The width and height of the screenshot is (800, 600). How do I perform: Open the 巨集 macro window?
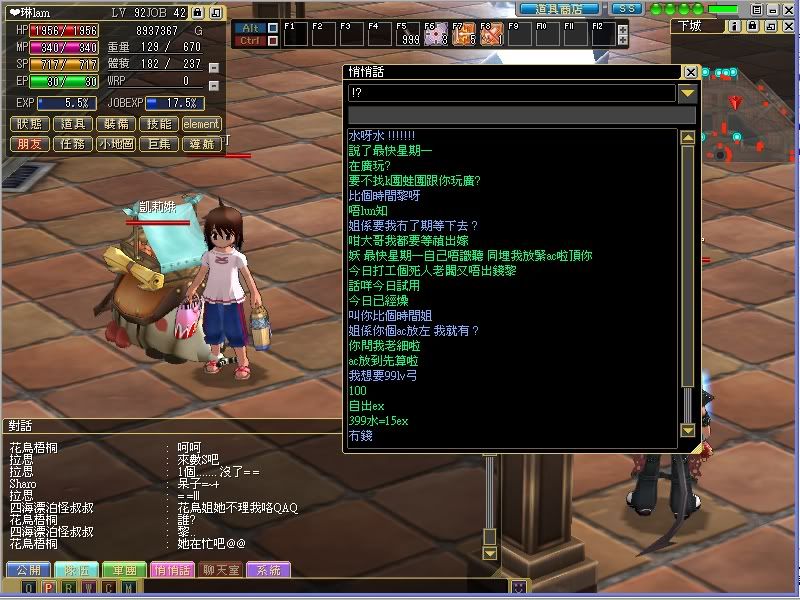click(158, 144)
